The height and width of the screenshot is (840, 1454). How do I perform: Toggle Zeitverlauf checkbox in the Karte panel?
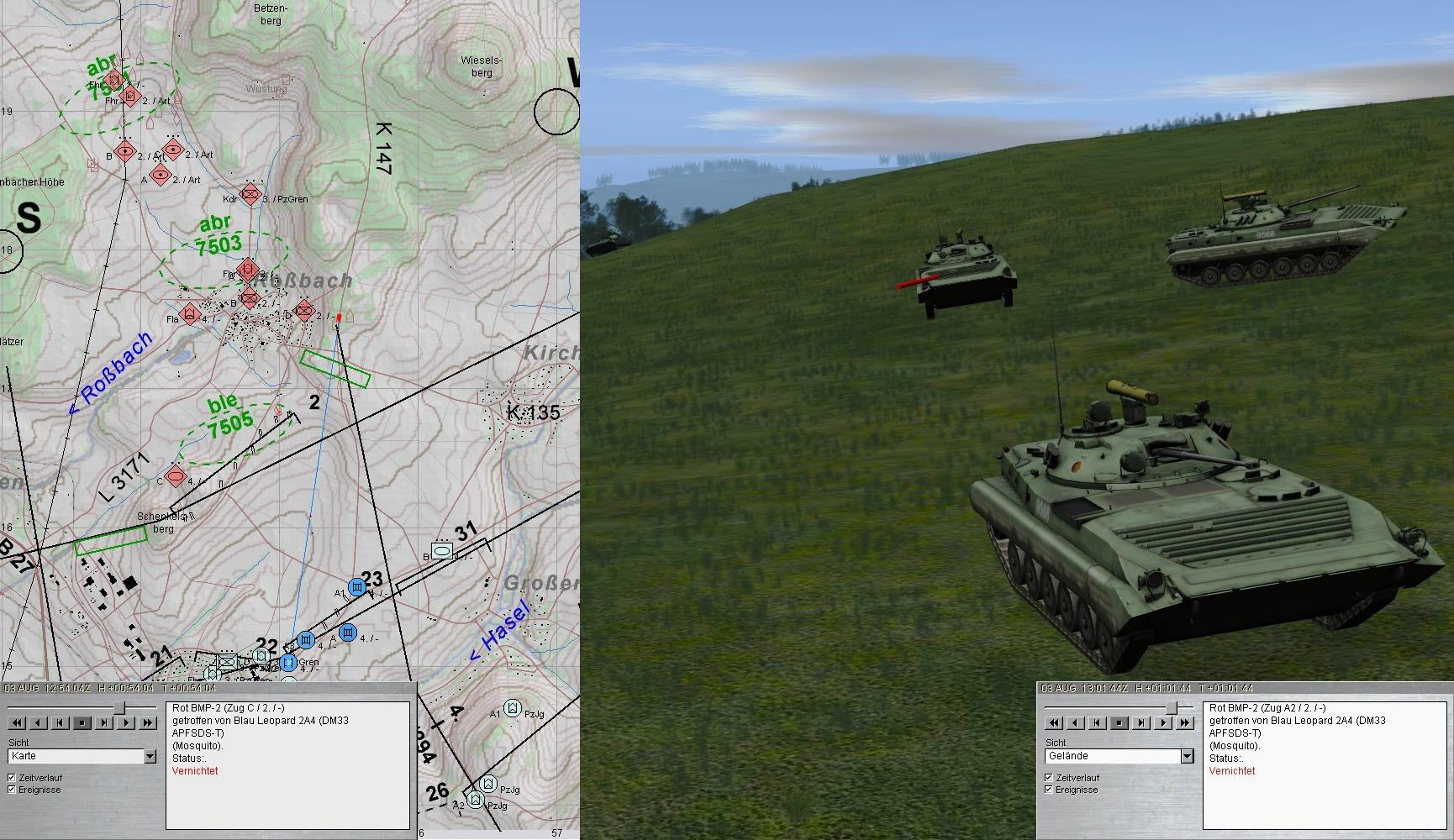pos(12,778)
